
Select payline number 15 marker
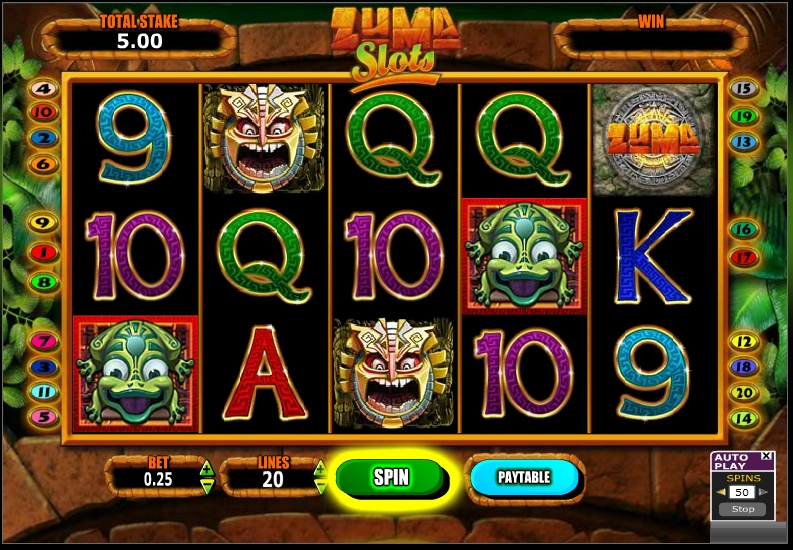(x=743, y=88)
